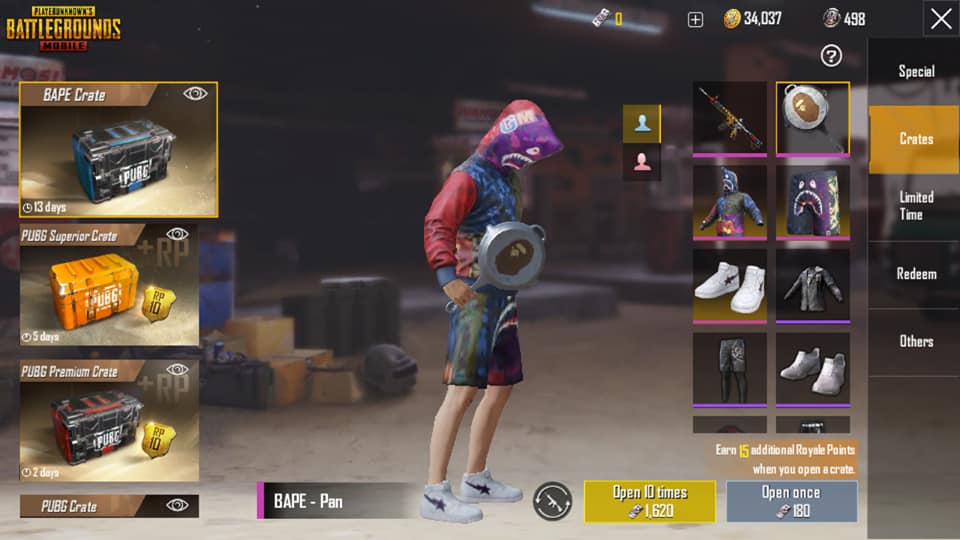The image size is (960, 540).
Task: Switch to the Special tab
Action: pos(915,71)
